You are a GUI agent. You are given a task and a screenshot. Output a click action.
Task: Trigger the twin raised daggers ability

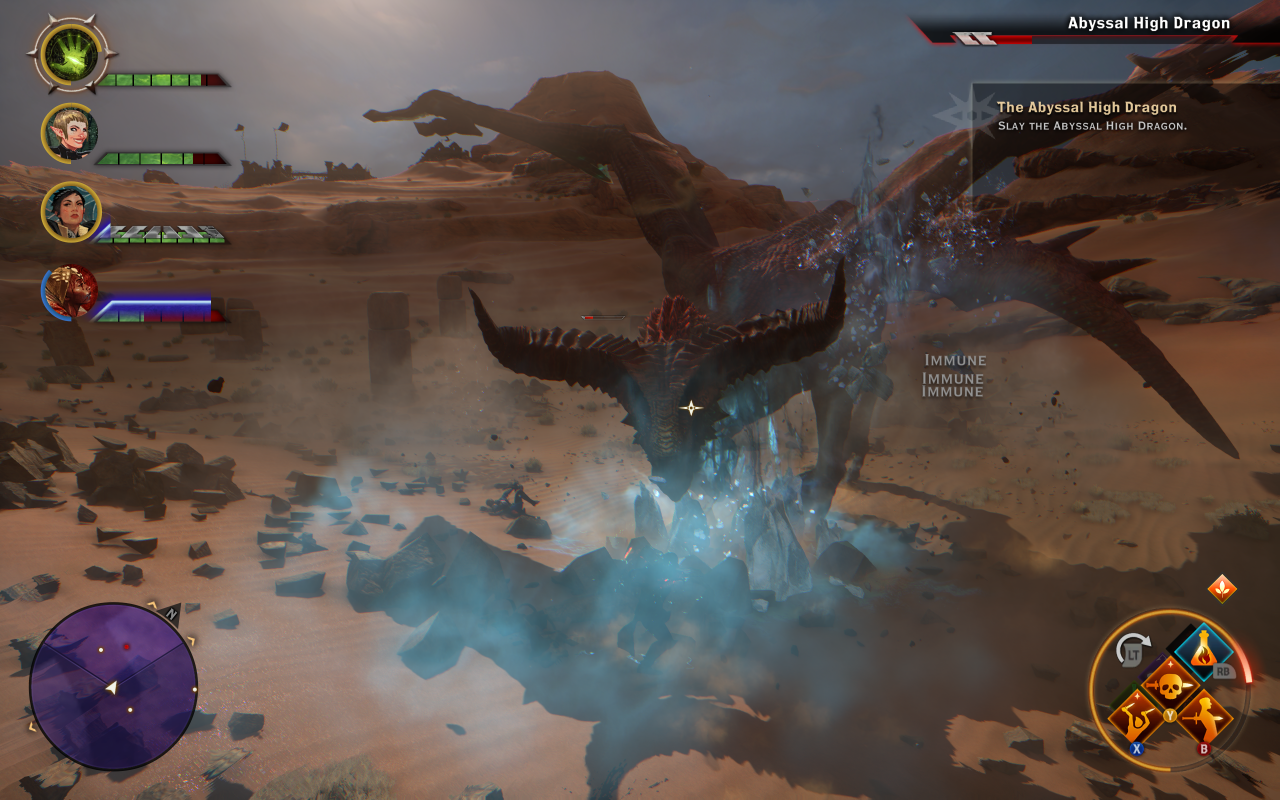tap(1137, 718)
